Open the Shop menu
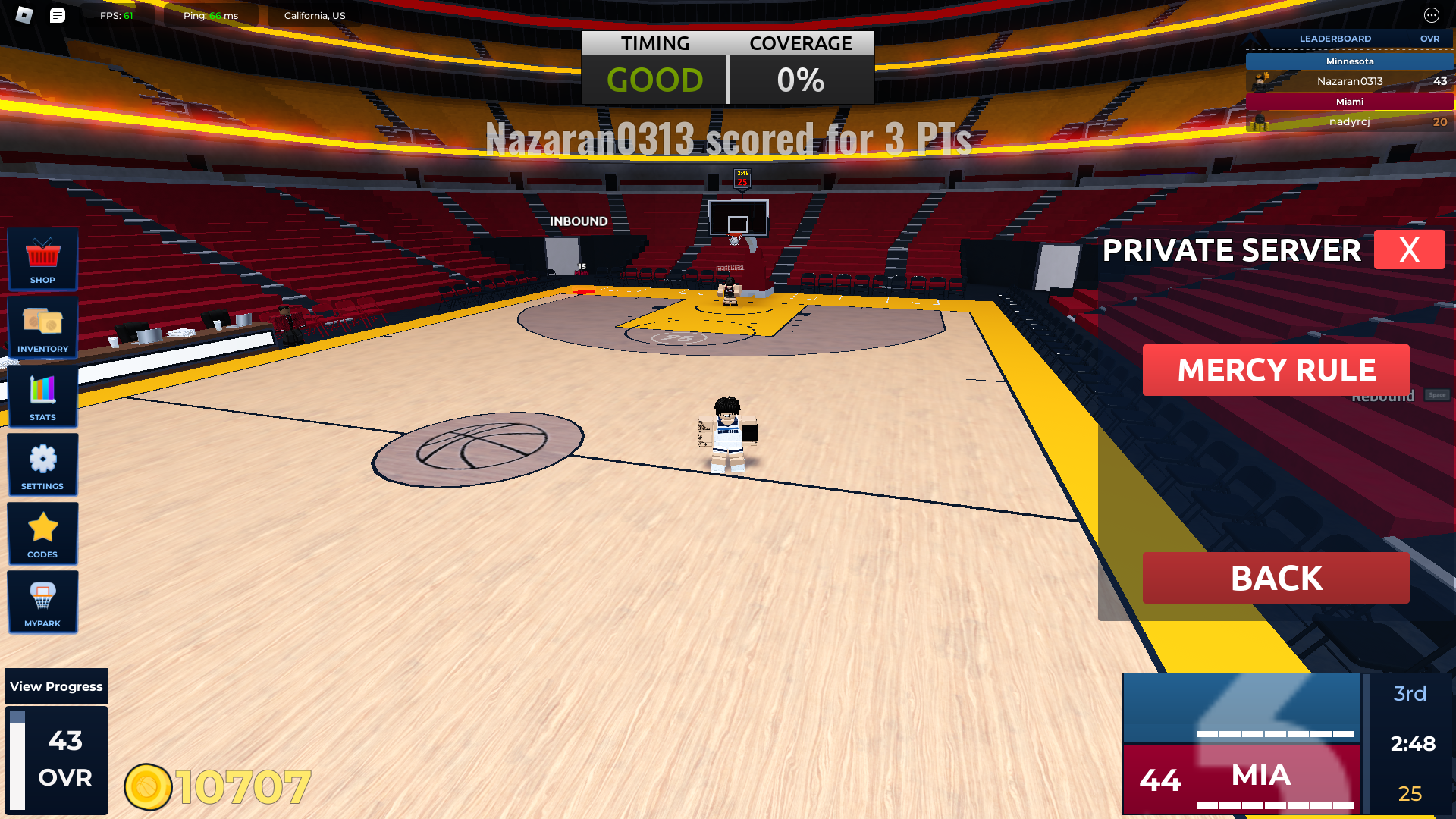 [x=42, y=259]
